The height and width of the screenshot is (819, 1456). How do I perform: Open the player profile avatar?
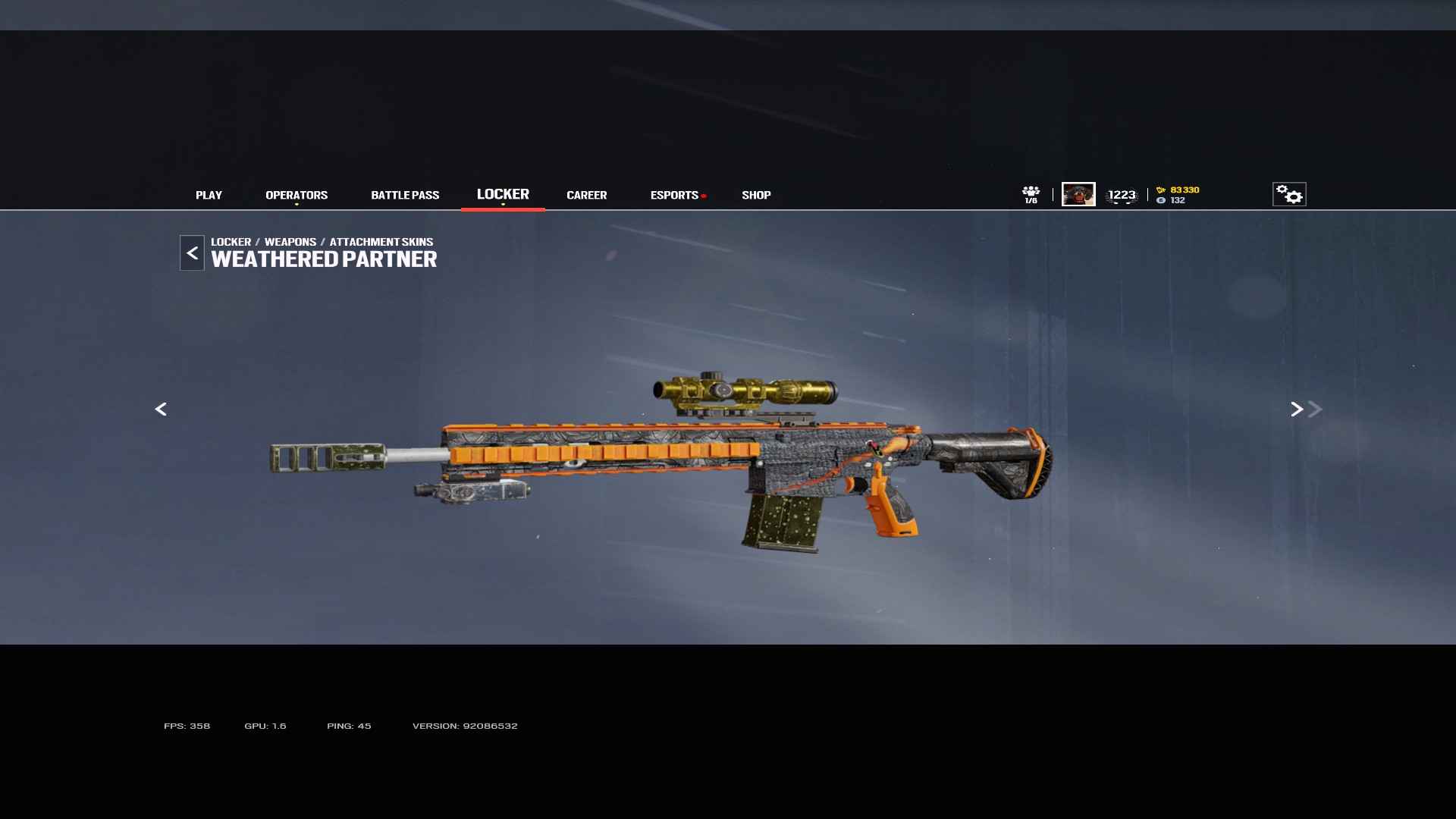[x=1078, y=194]
